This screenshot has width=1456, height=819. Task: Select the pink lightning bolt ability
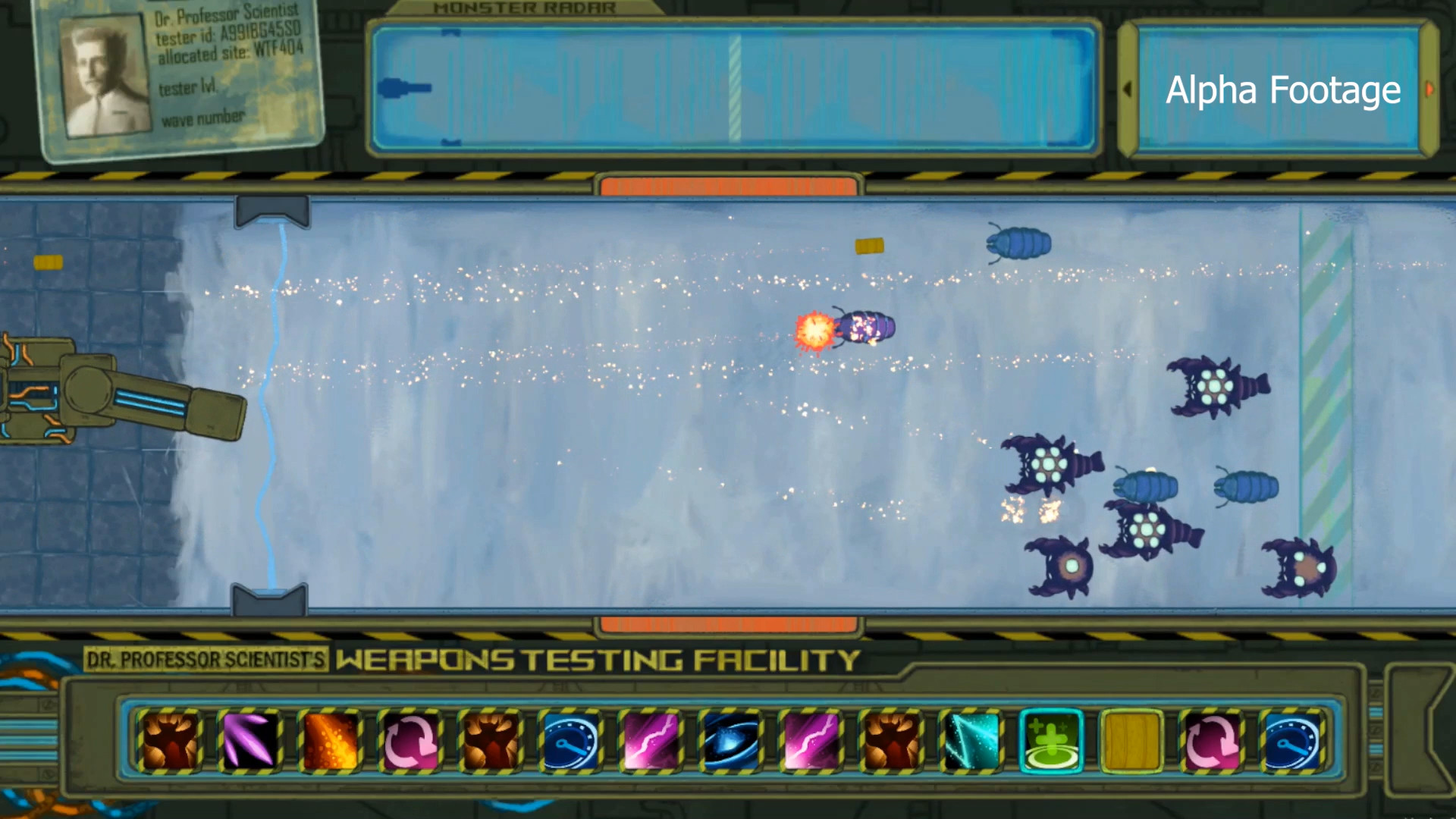click(652, 739)
